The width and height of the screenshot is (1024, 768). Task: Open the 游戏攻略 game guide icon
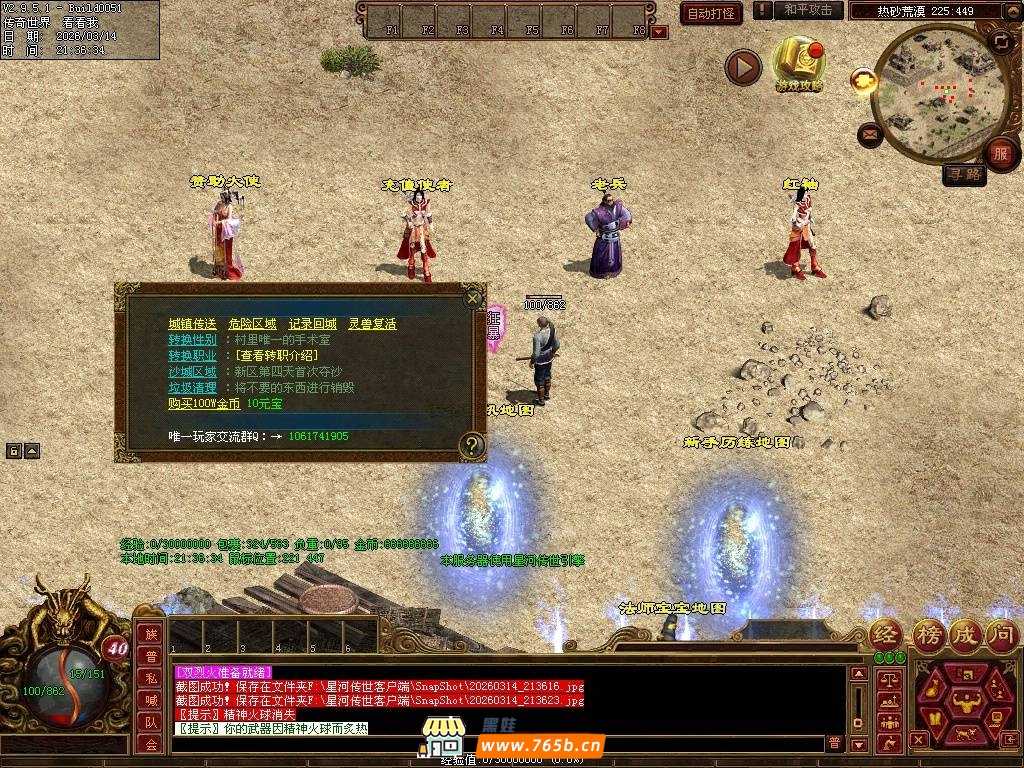(799, 63)
